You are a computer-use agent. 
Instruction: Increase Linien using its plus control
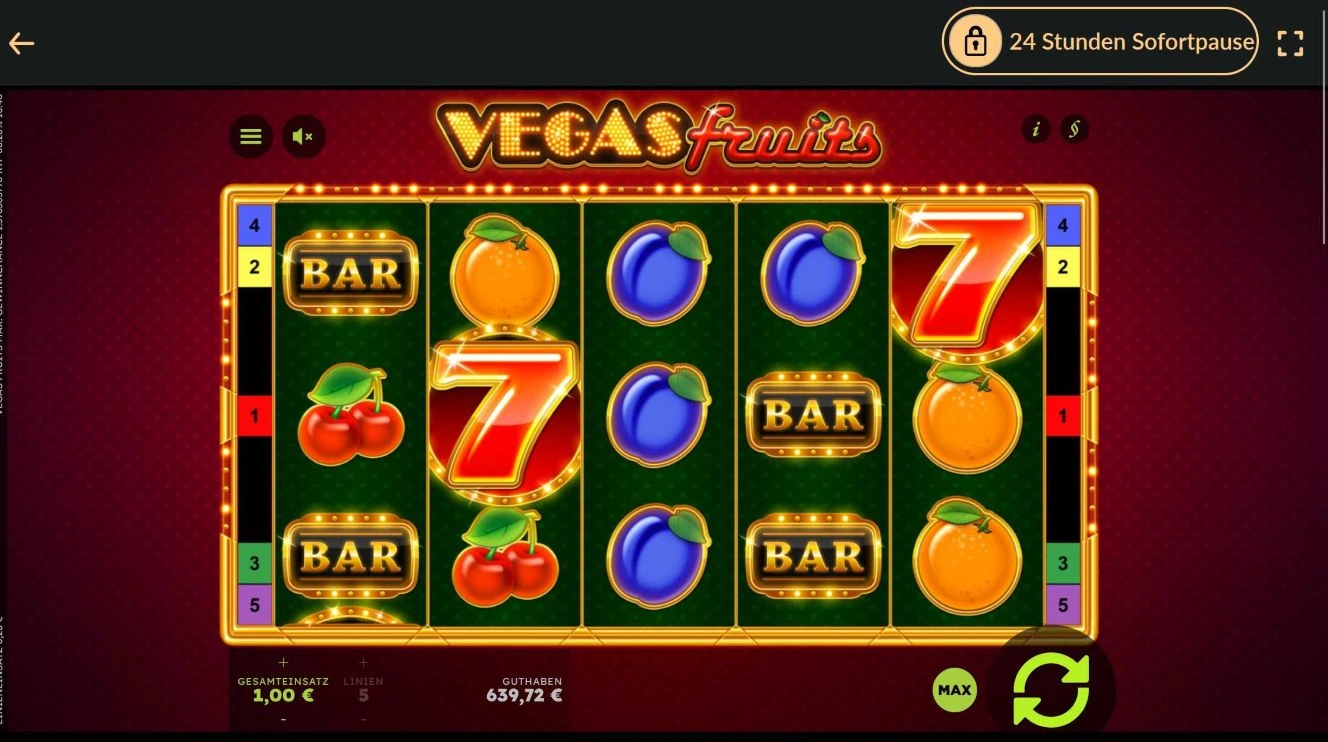pyautogui.click(x=363, y=661)
